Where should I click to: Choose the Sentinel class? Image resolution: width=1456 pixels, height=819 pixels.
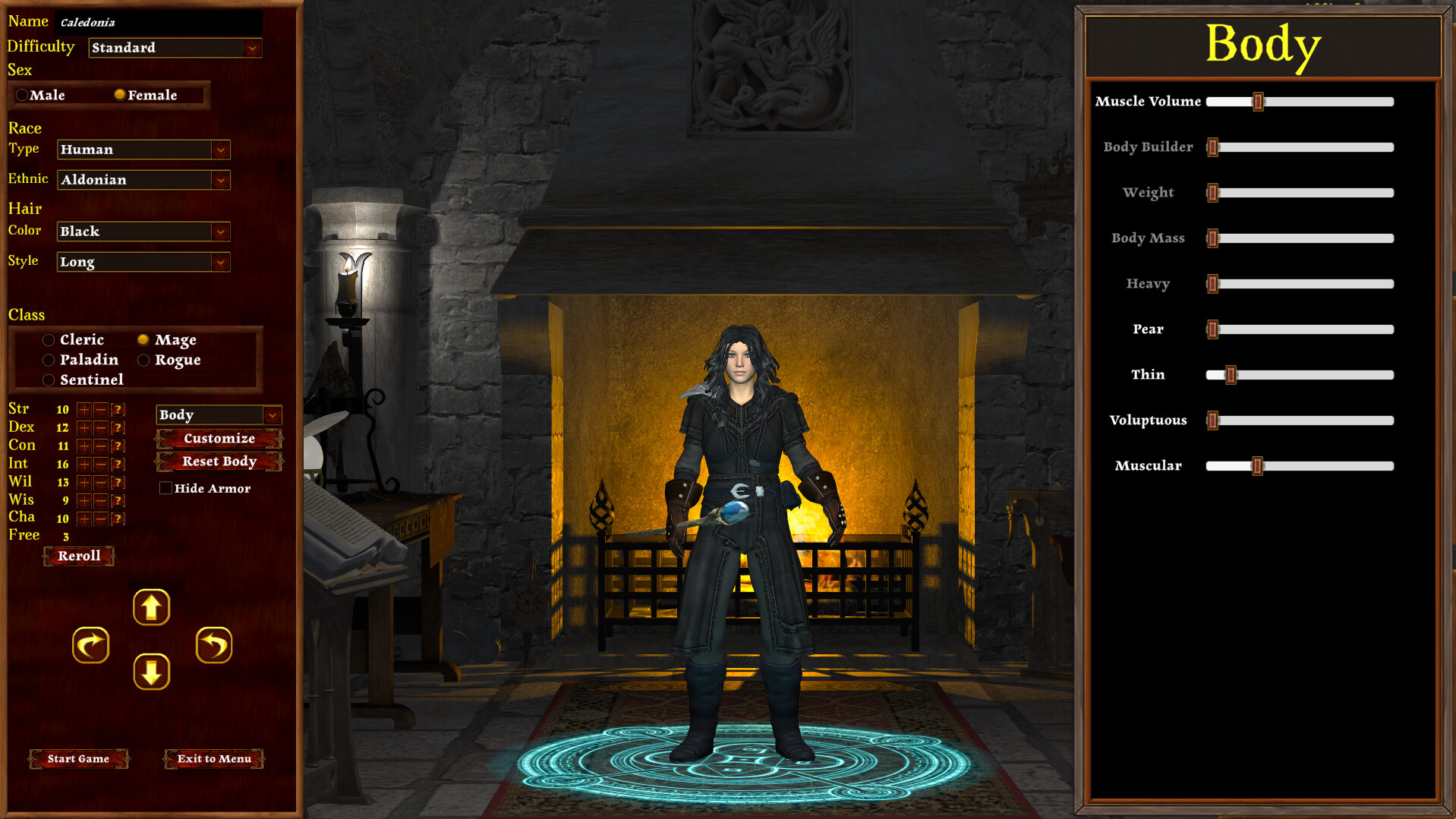[49, 380]
